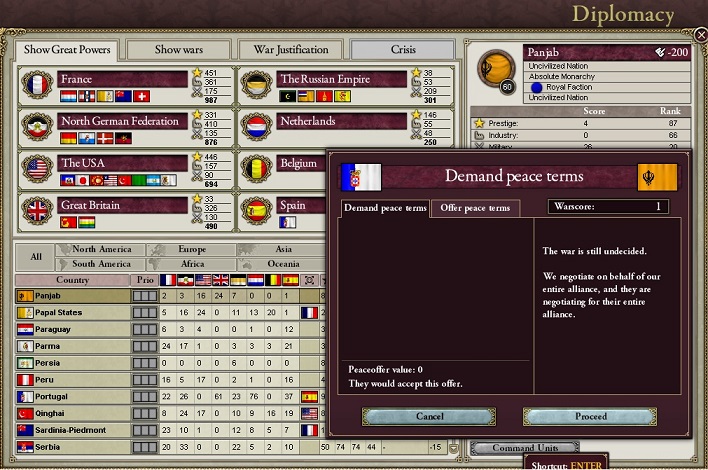Proceed with the peace demand
The image size is (708, 470).
click(x=590, y=416)
